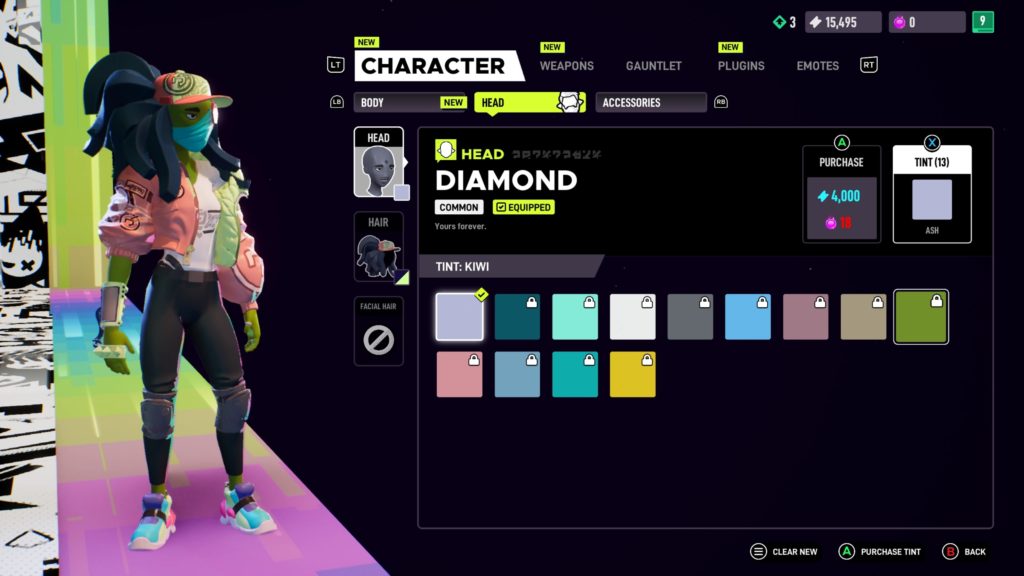
Task: Select the Head slot thumbnail
Action: [x=379, y=164]
